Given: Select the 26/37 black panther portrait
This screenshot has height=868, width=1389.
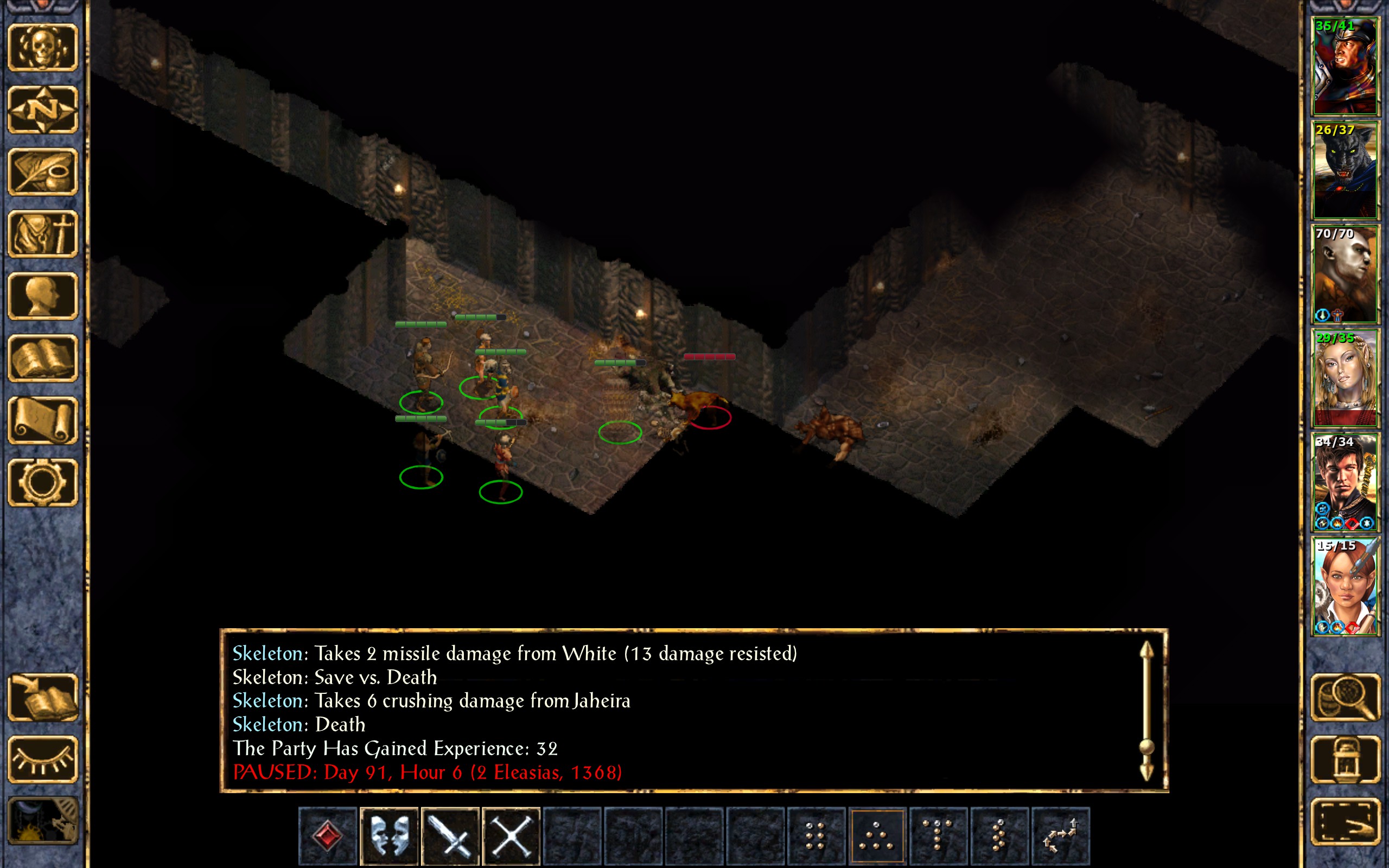Looking at the screenshot, I should click(1345, 170).
